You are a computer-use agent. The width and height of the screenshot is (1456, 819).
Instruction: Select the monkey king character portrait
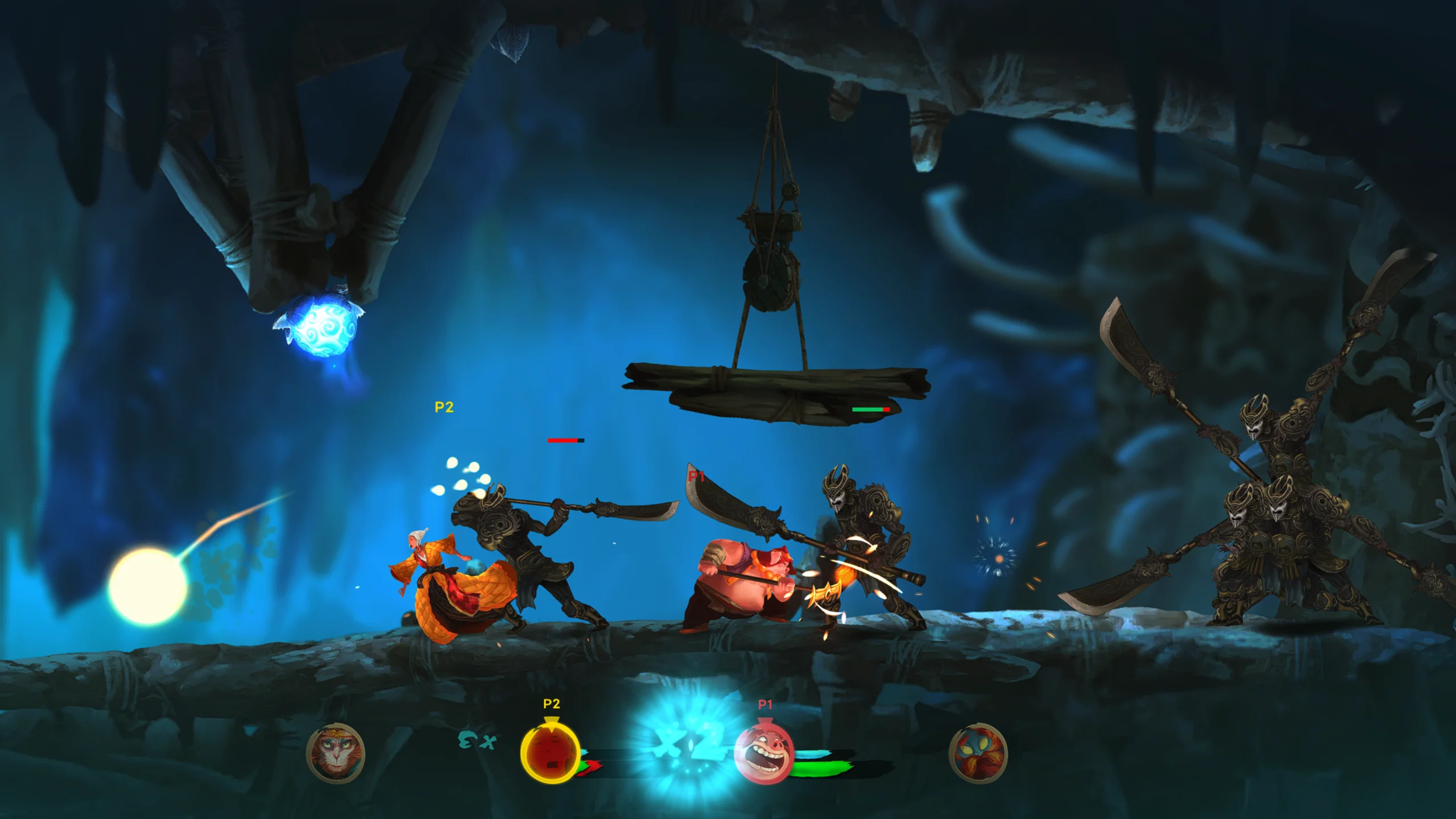pos(336,754)
